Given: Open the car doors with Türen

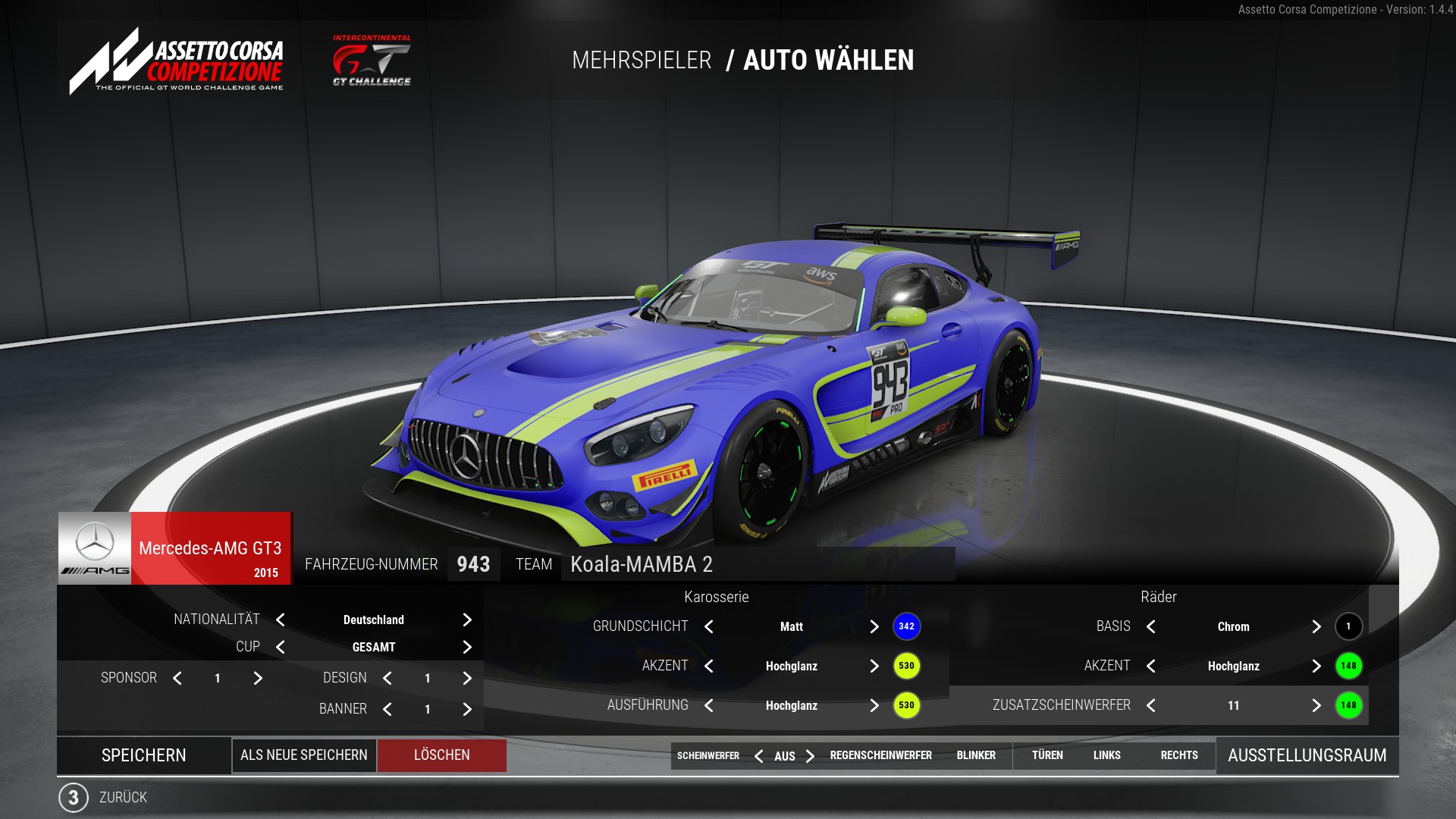Looking at the screenshot, I should (1047, 755).
